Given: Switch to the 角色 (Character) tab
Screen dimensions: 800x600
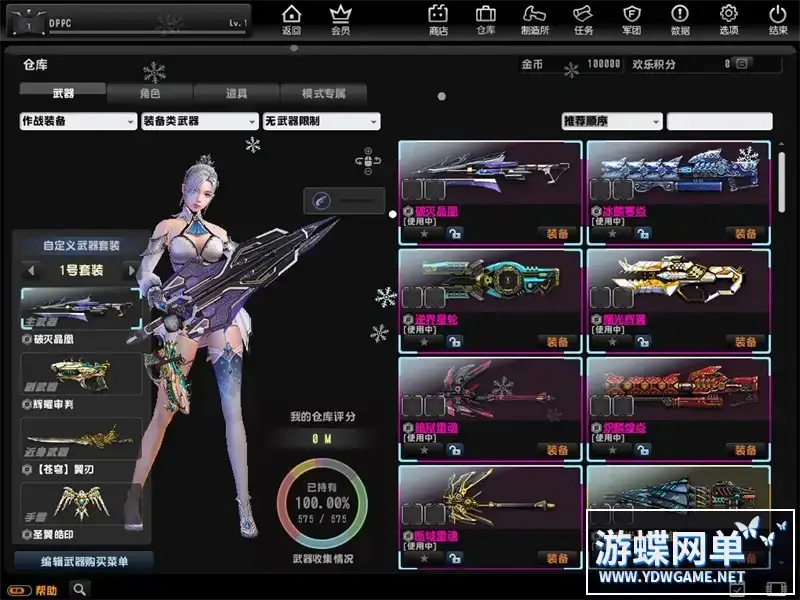Looking at the screenshot, I should tap(149, 93).
